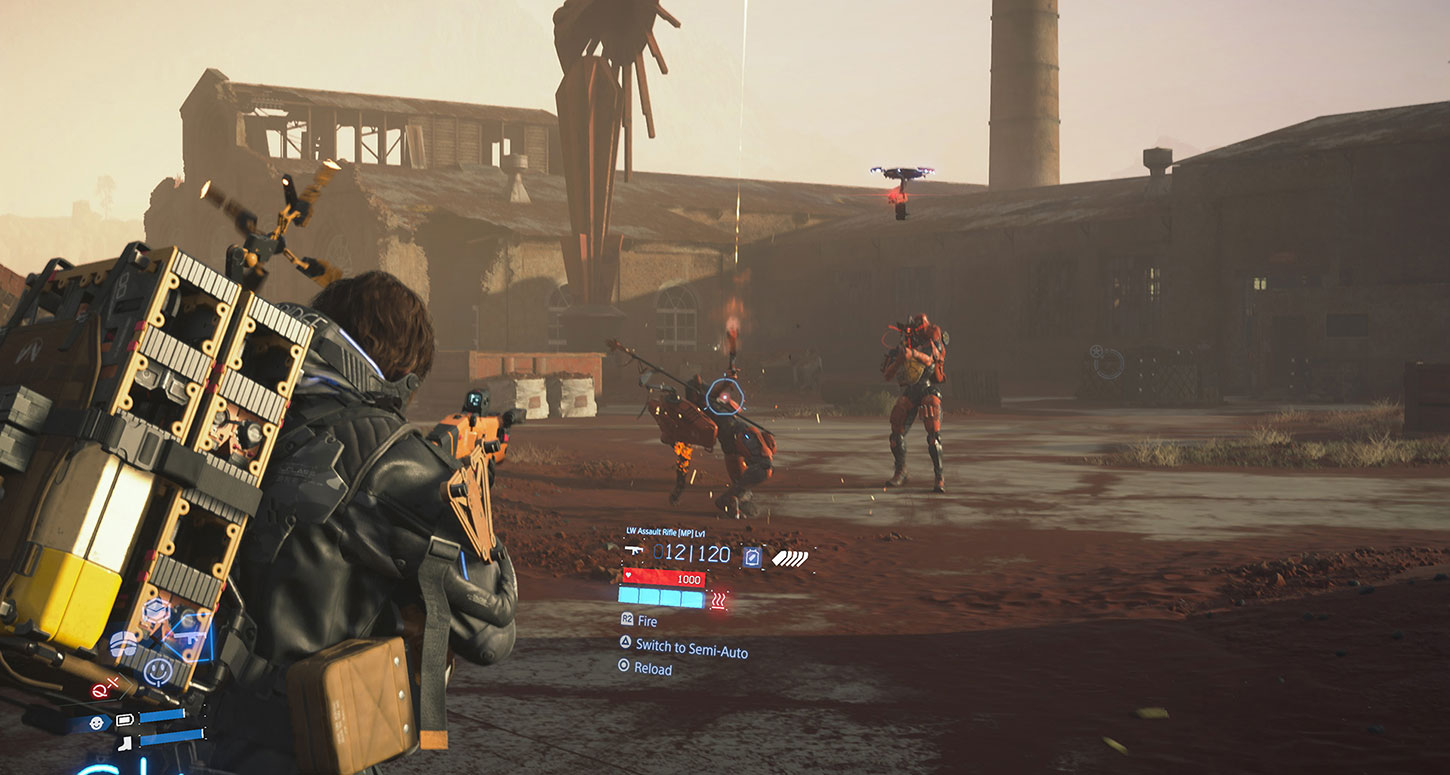The image size is (1450, 775).
Task: Click the white rifle icon beside ammo
Action: (633, 550)
